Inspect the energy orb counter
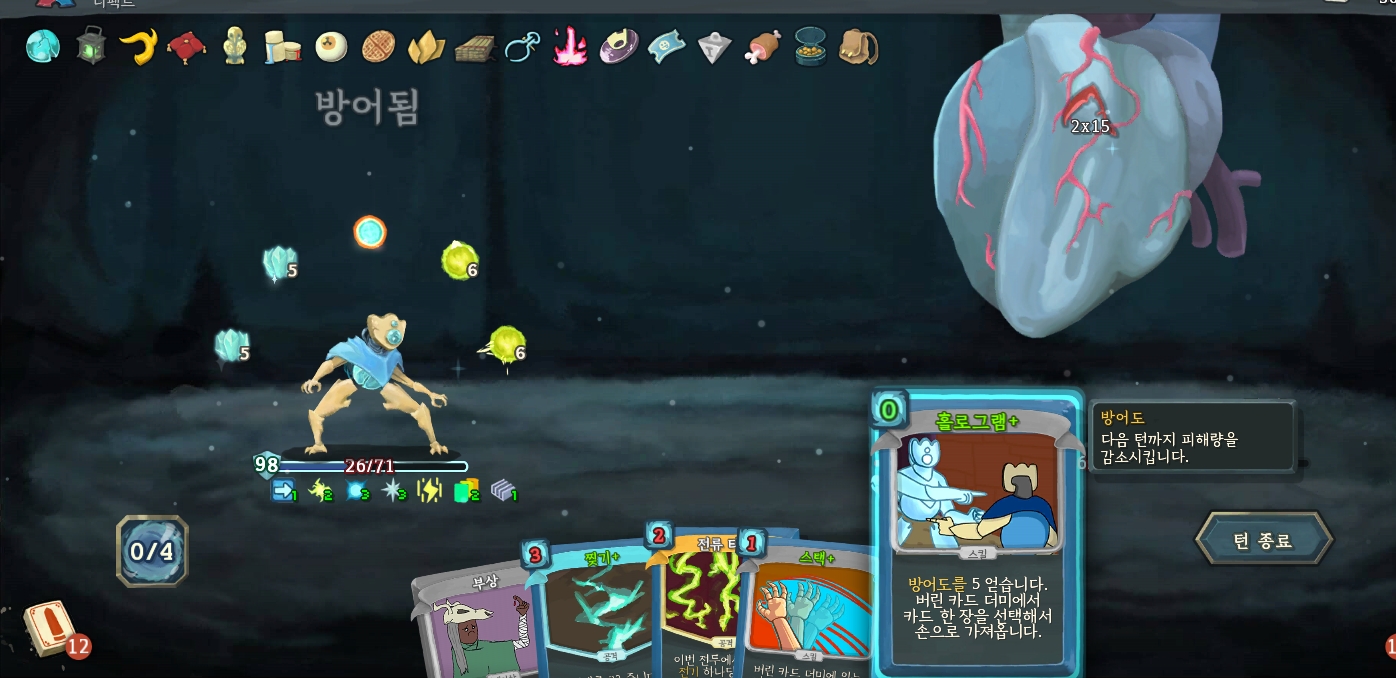1396x678 pixels. click(x=152, y=551)
